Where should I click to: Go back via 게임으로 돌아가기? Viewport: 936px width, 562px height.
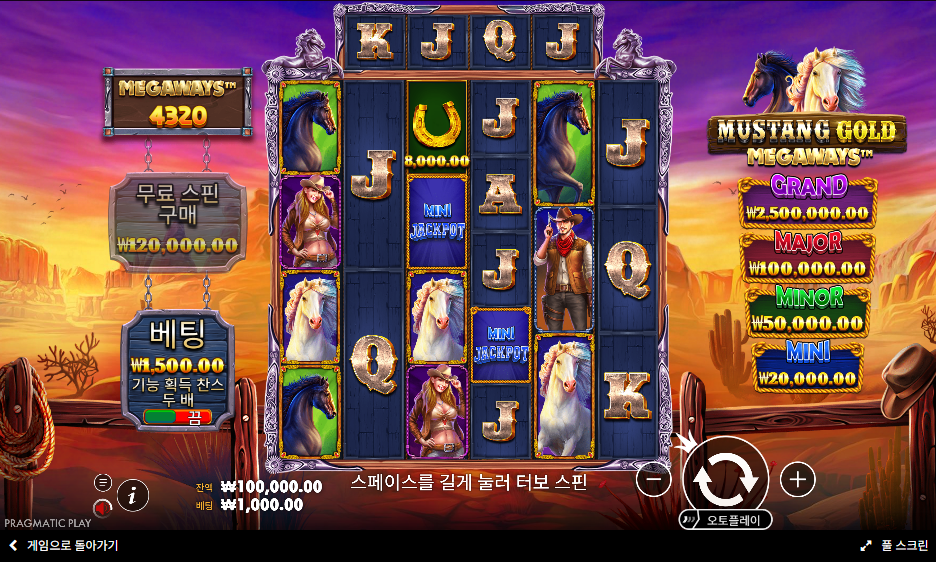(x=64, y=546)
